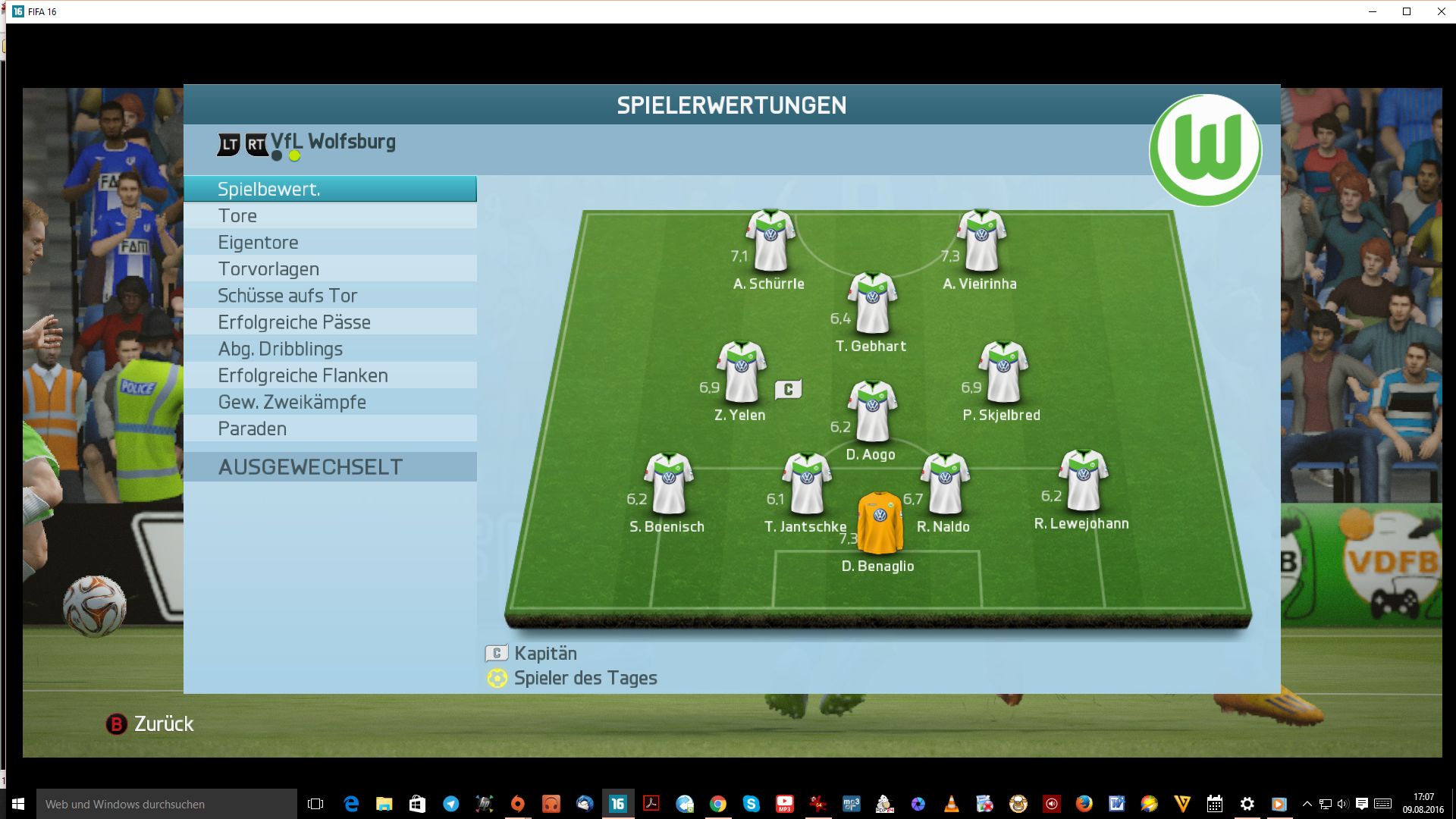
Task: Open the Paraden stat entry
Action: 330,428
